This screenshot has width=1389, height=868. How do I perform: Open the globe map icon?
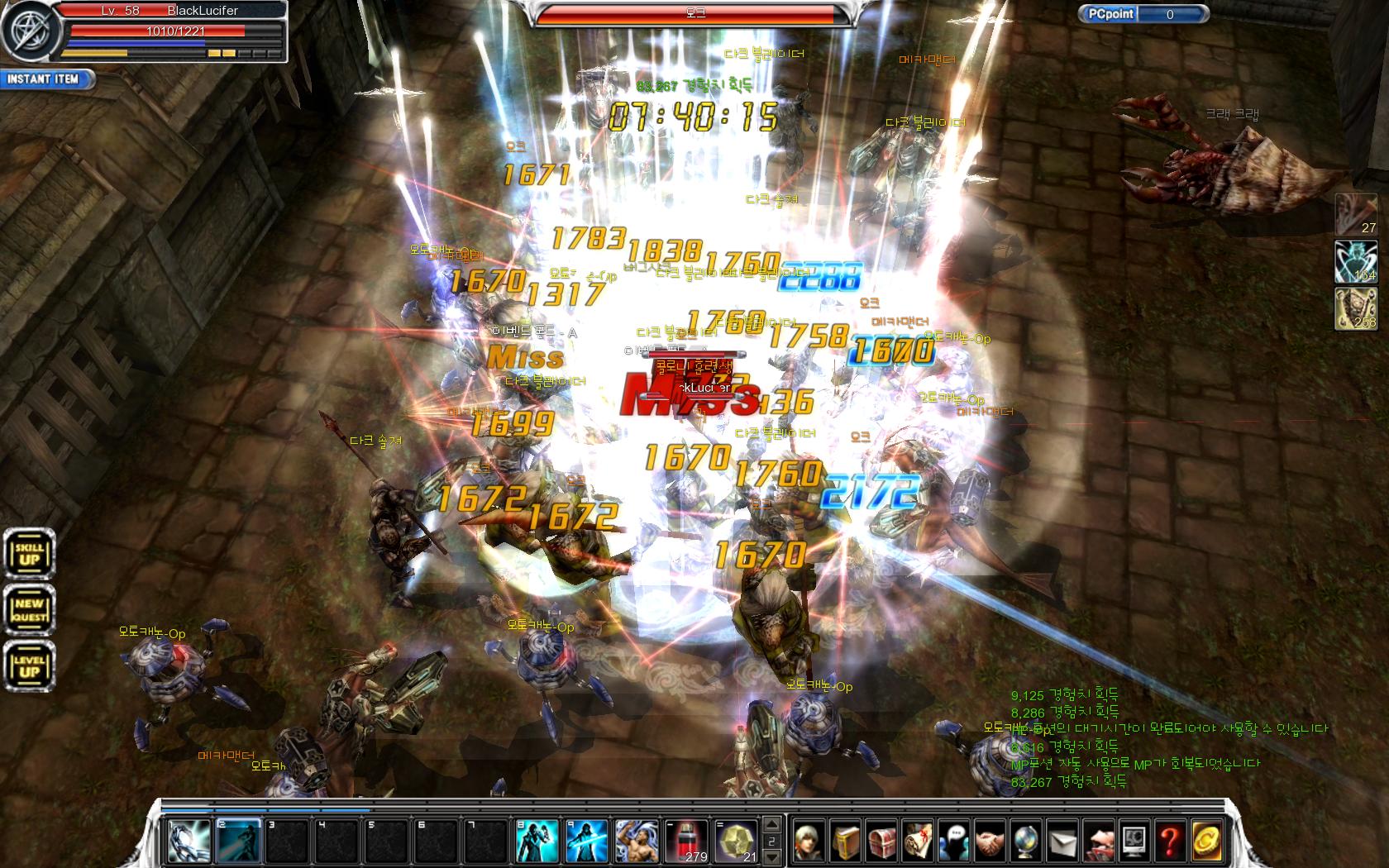[x=1025, y=842]
